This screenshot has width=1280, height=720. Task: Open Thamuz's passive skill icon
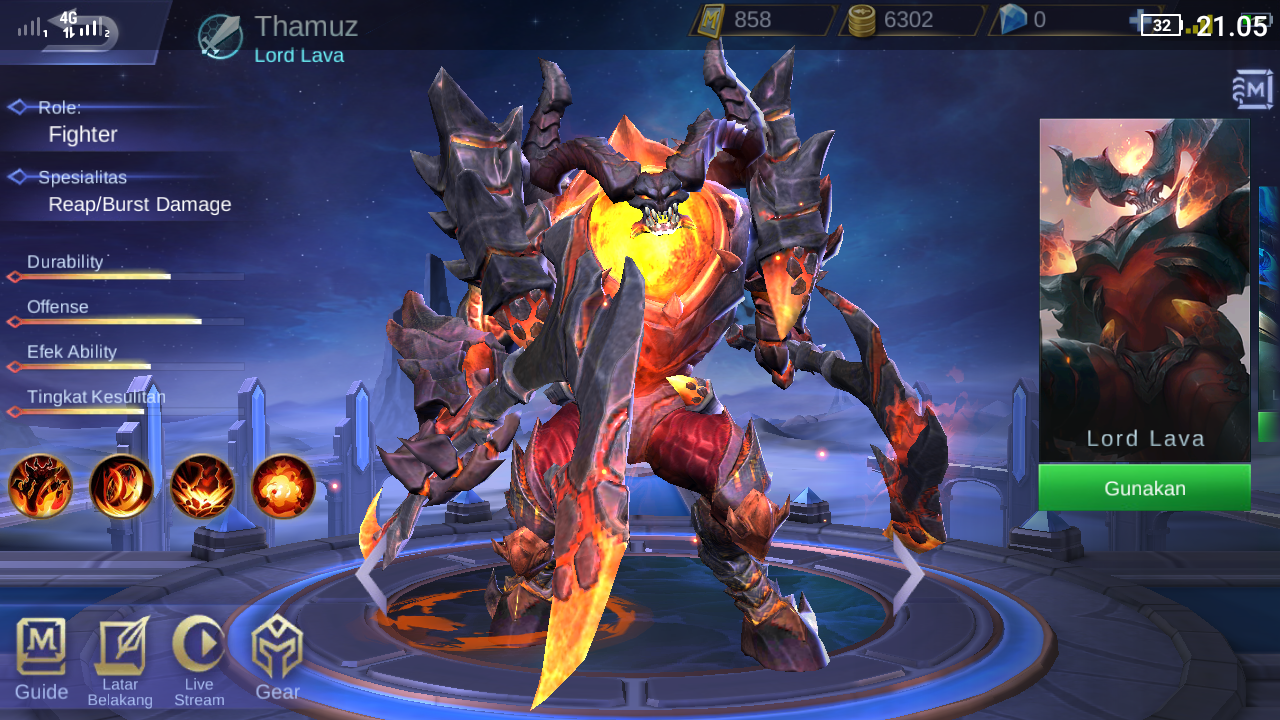[x=40, y=488]
